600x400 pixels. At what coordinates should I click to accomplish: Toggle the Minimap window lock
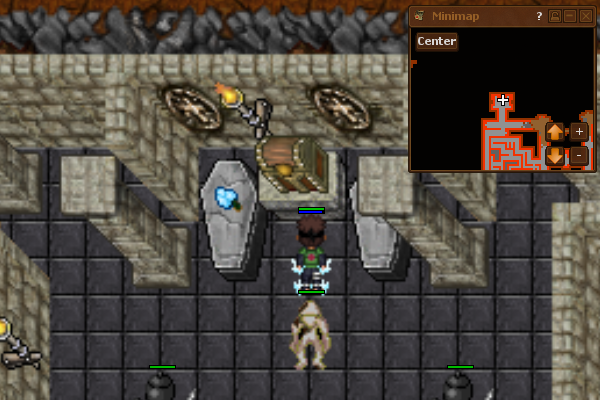555,16
